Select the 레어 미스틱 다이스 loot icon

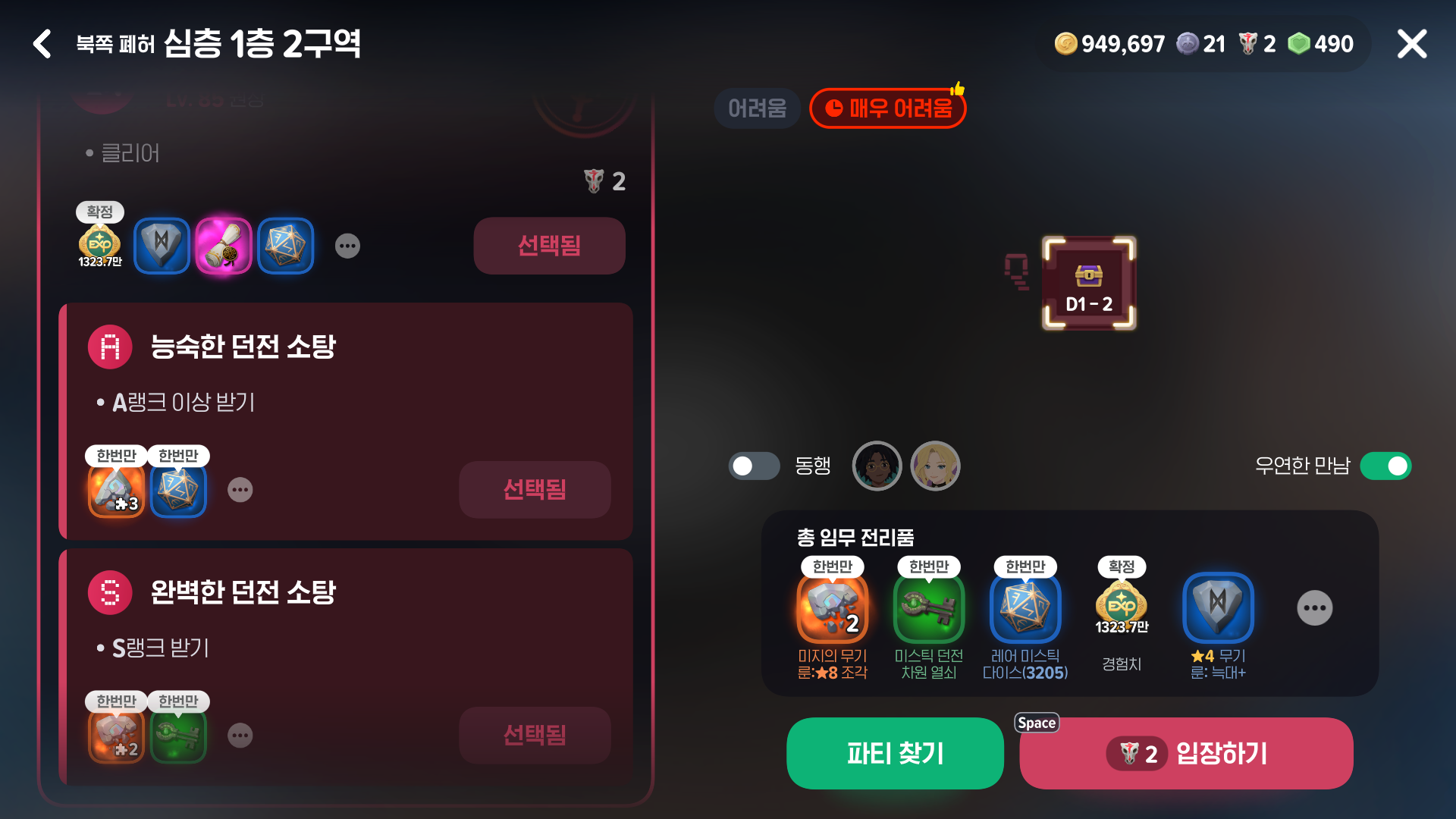point(1026,607)
